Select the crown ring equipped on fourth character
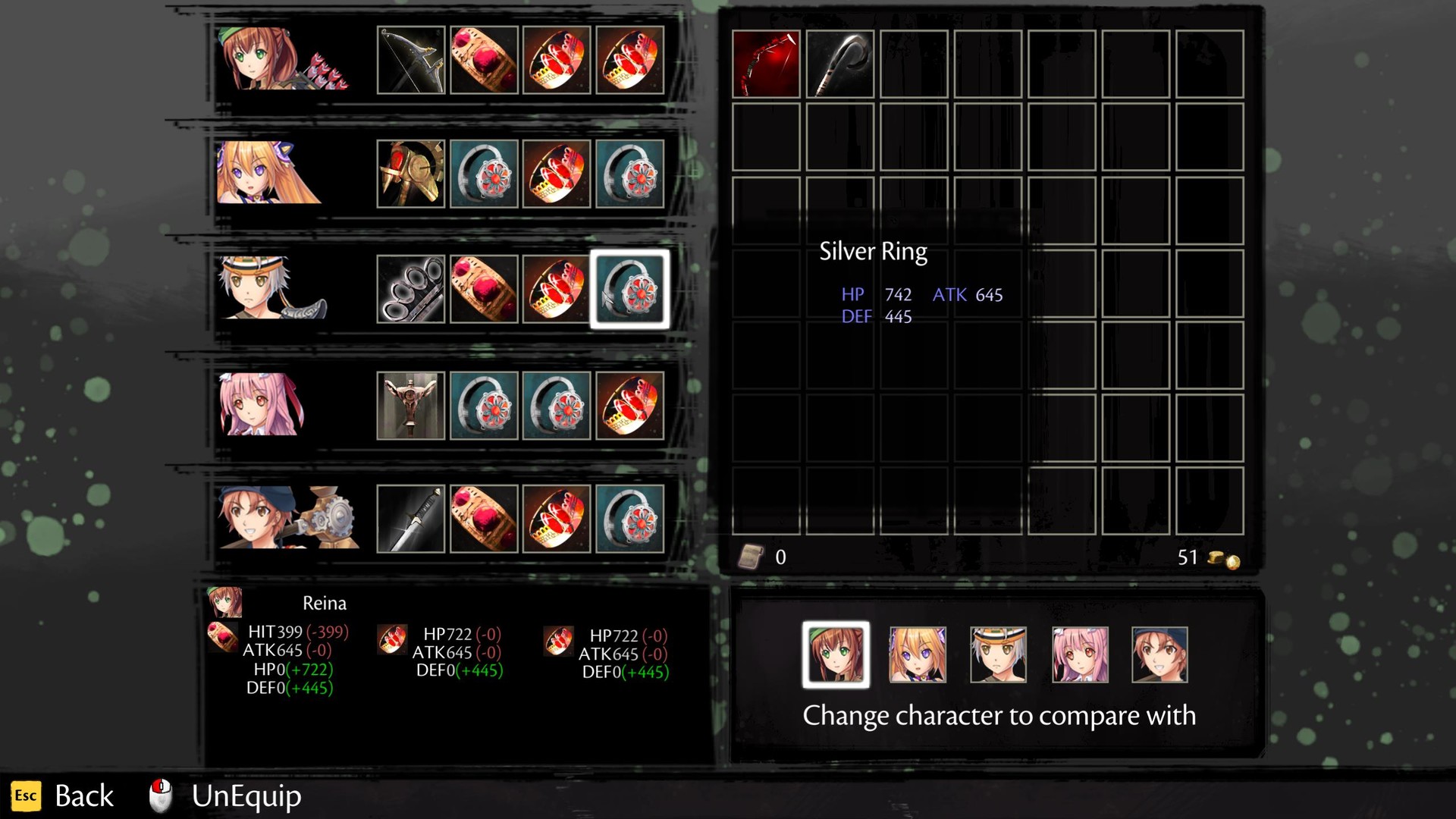The width and height of the screenshot is (1456, 819). [629, 406]
